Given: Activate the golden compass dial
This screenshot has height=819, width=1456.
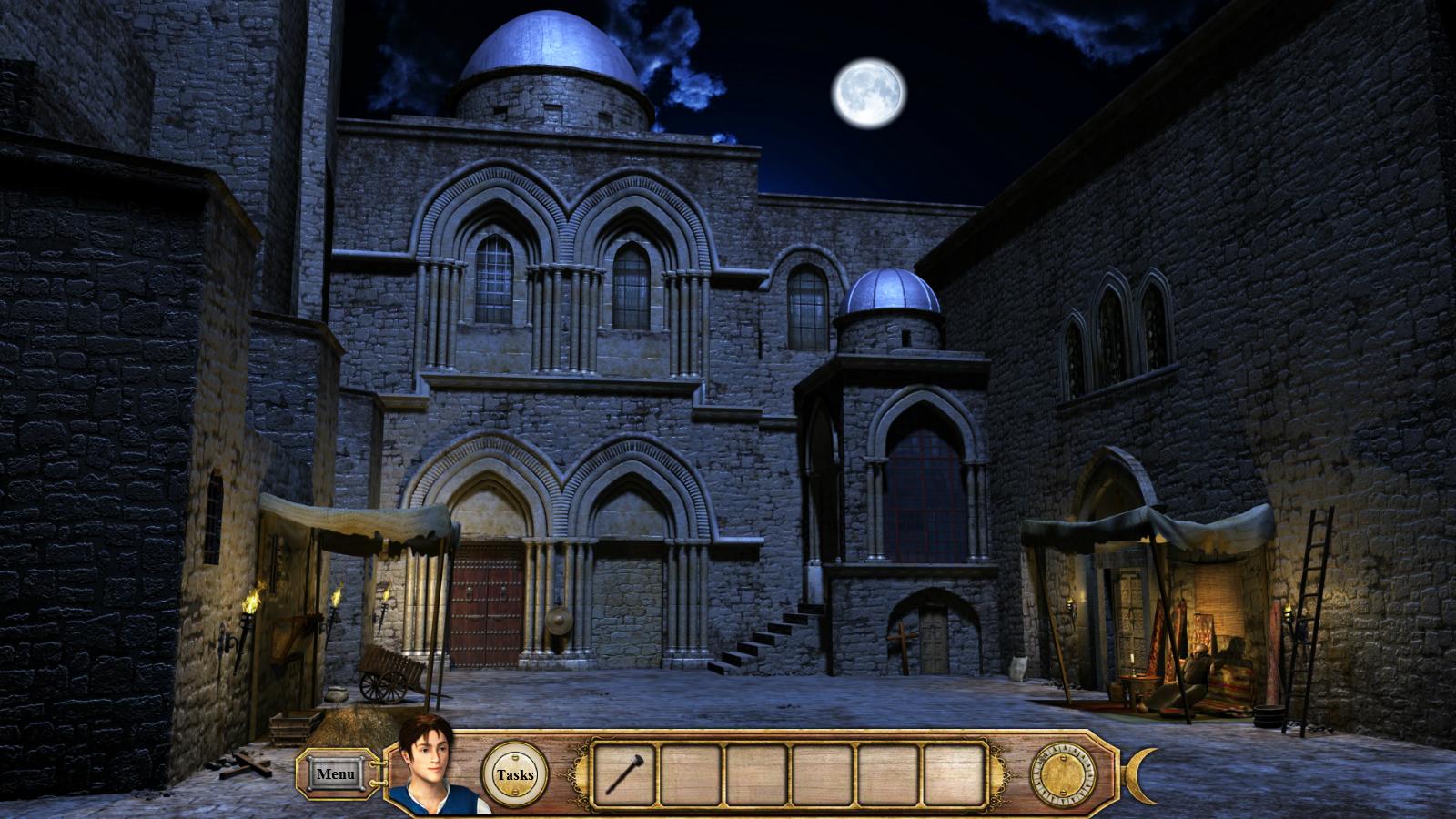Looking at the screenshot, I should coord(1062,775).
